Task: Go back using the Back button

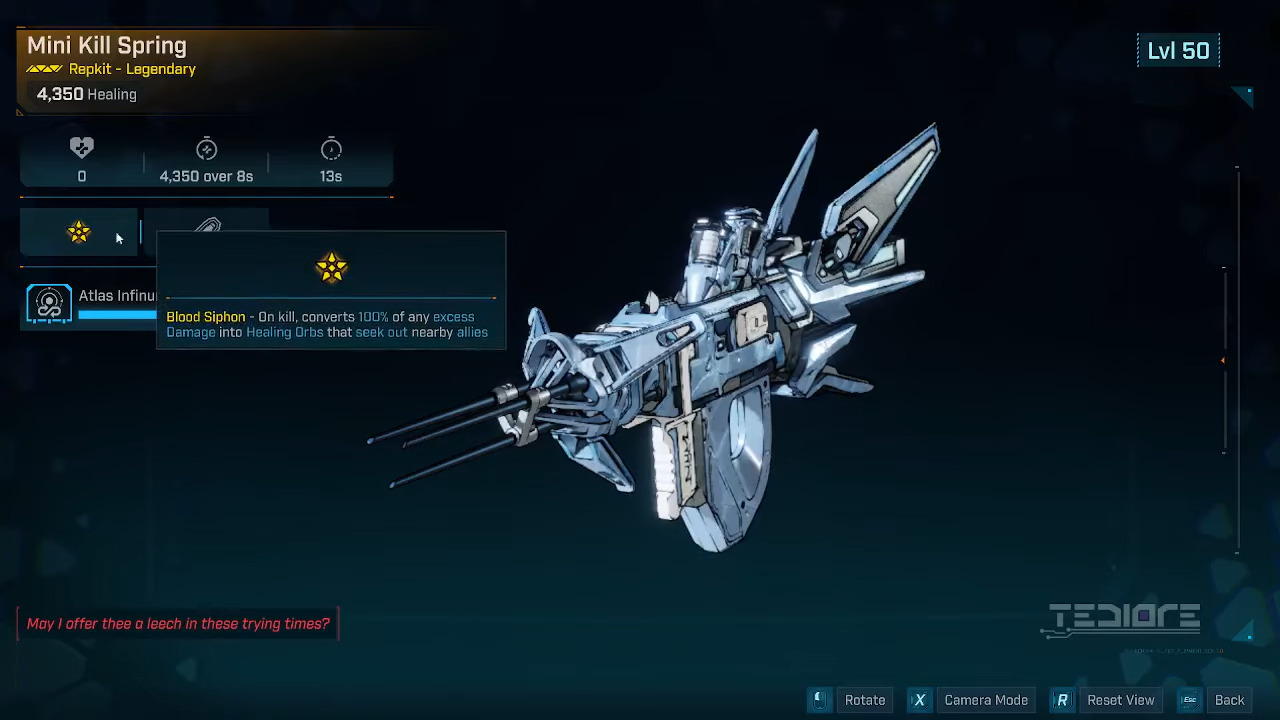Action: click(x=1216, y=700)
